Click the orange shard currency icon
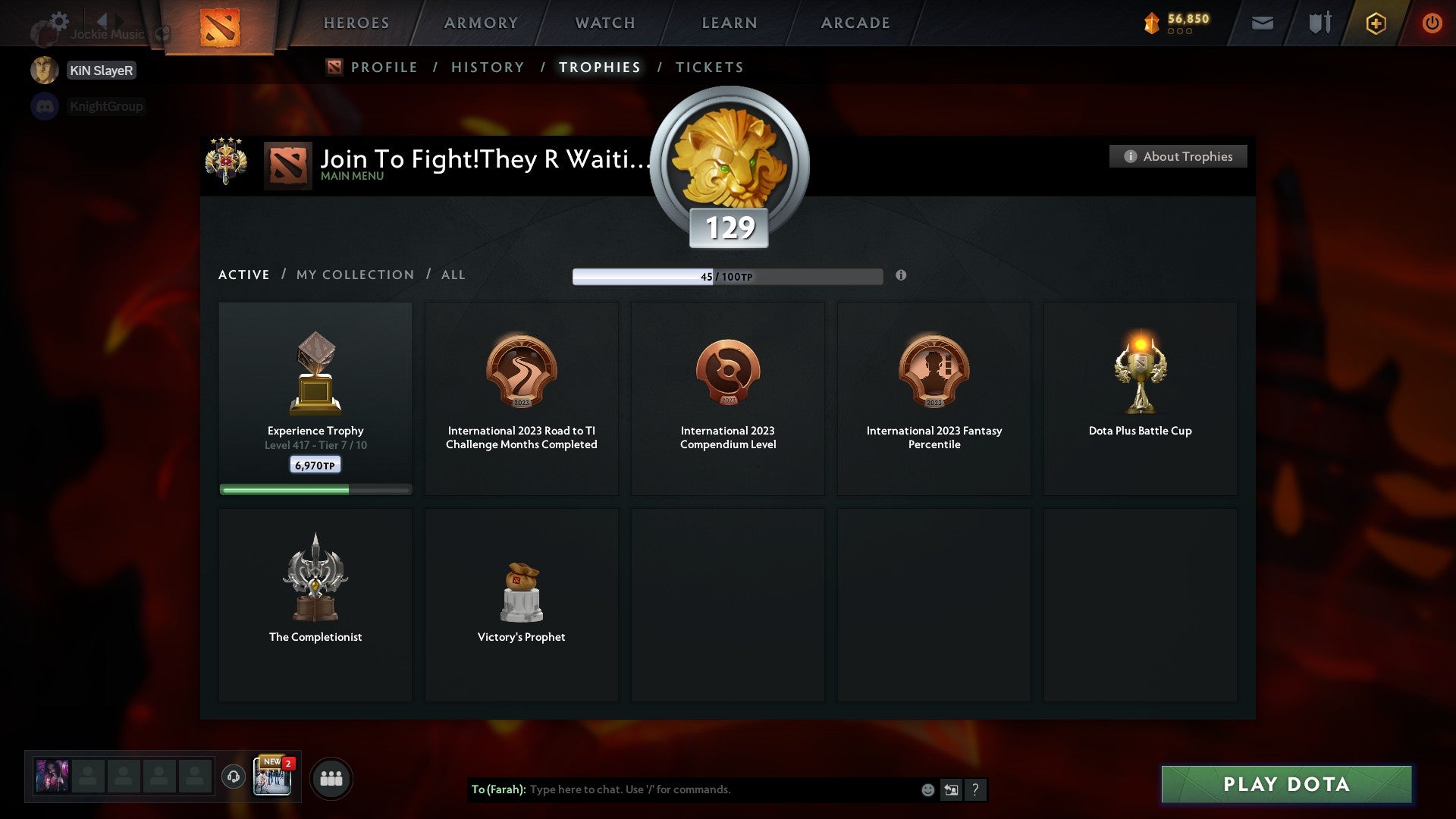1456x819 pixels. (x=1150, y=23)
